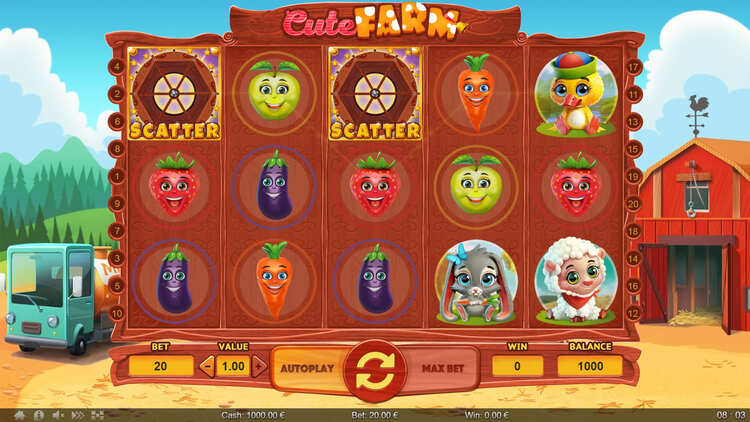Enable fast play with the double-arrow icon
The image size is (750, 422).
point(79,414)
